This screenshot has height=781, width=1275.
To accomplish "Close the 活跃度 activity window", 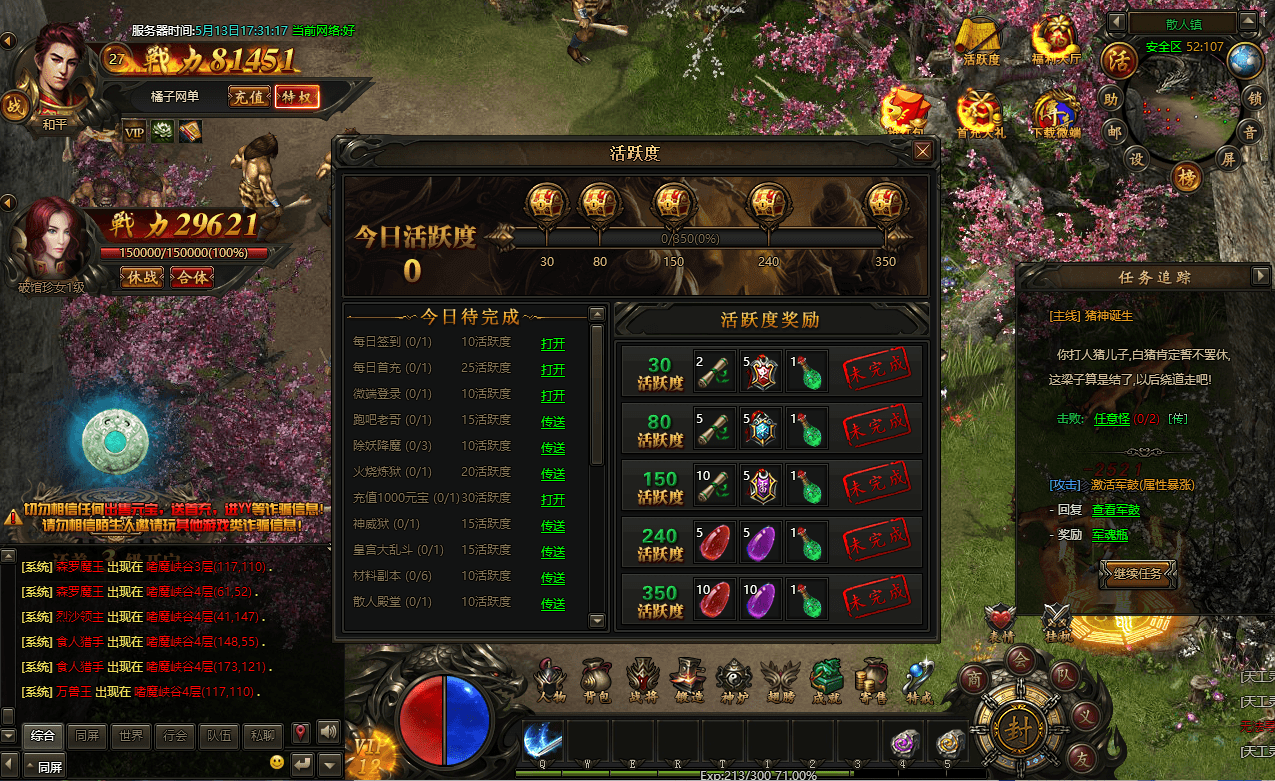I will click(x=922, y=151).
